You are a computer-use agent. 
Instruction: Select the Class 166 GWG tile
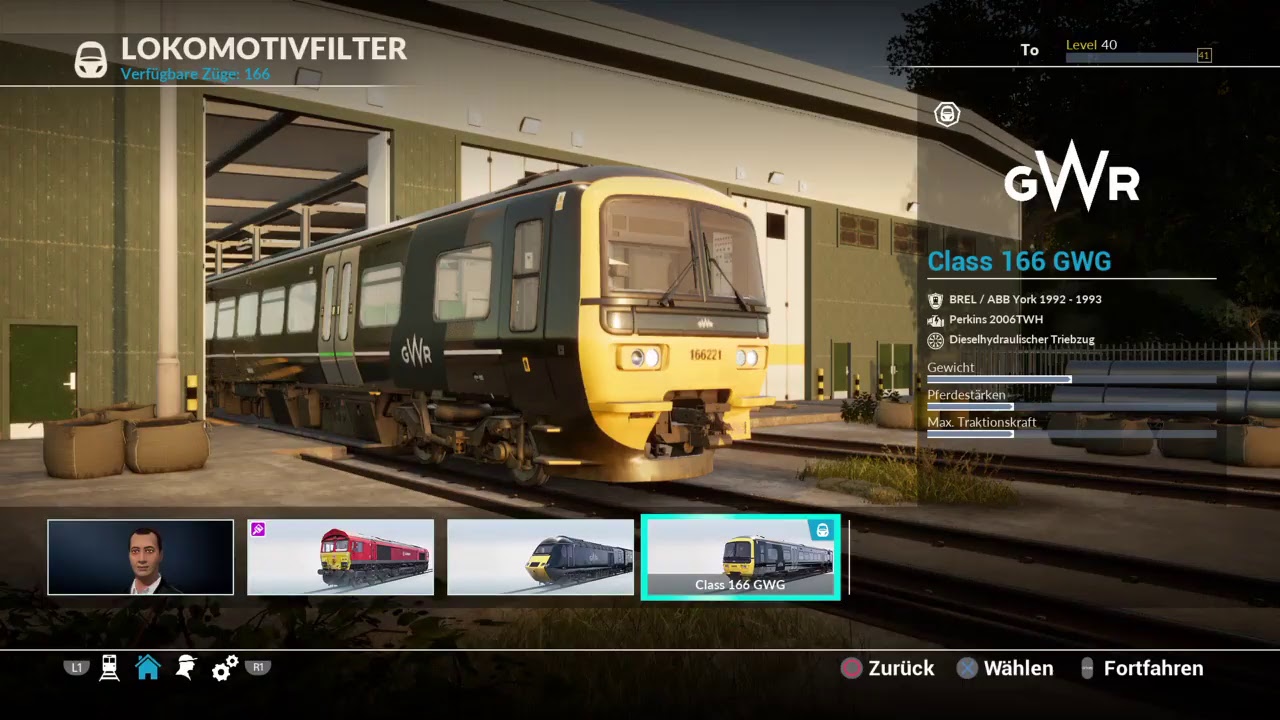click(740, 557)
